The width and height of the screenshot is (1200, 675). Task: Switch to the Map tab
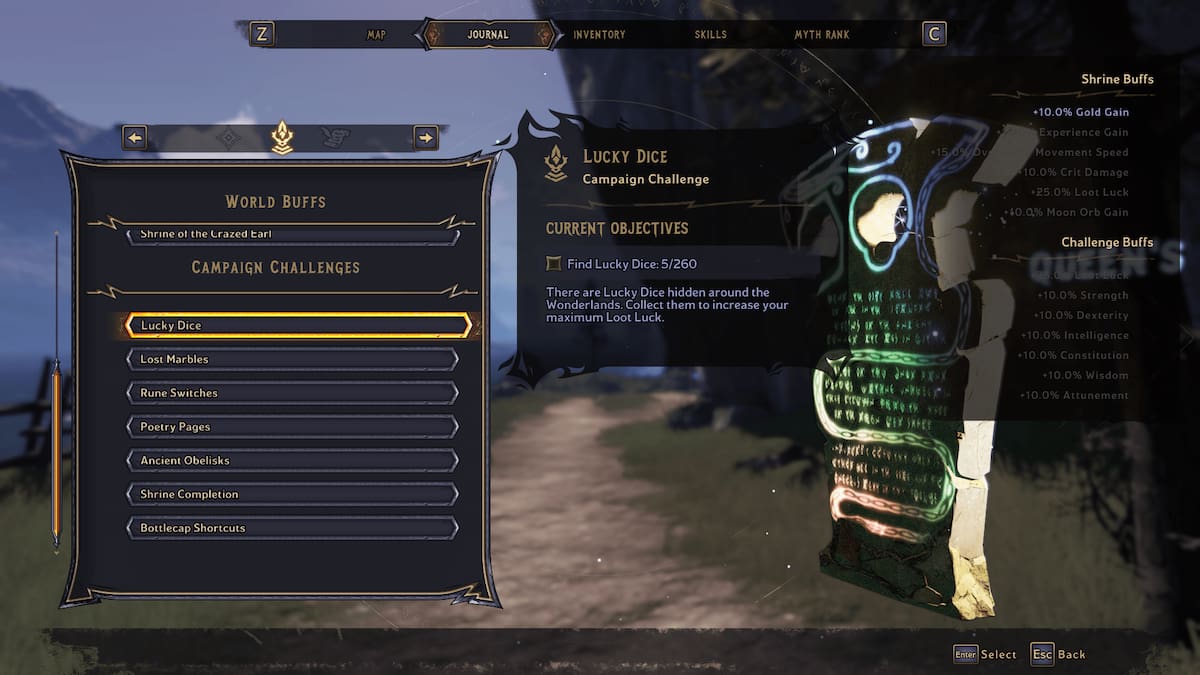pyautogui.click(x=376, y=35)
